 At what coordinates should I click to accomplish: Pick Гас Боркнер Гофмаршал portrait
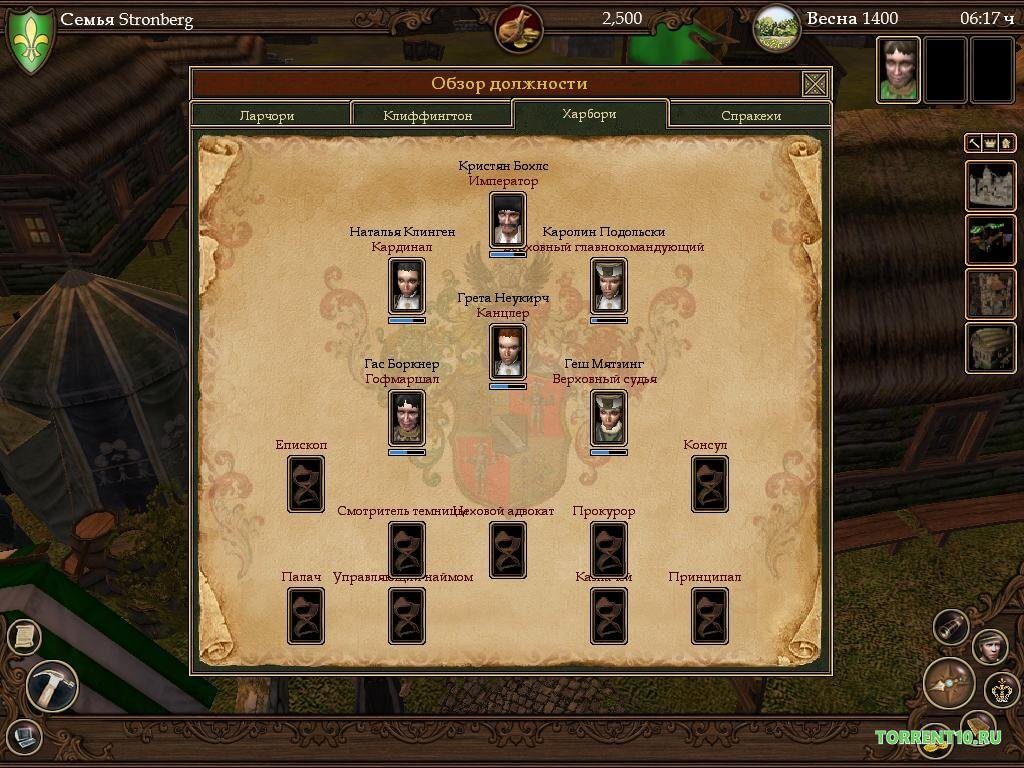coord(407,417)
